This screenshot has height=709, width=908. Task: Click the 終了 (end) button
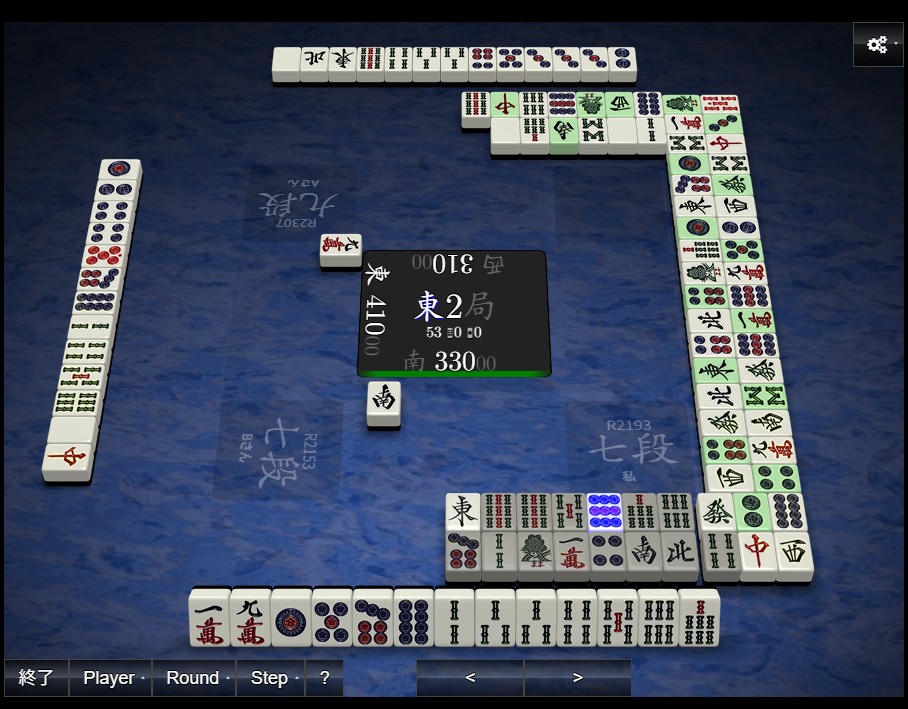36,677
